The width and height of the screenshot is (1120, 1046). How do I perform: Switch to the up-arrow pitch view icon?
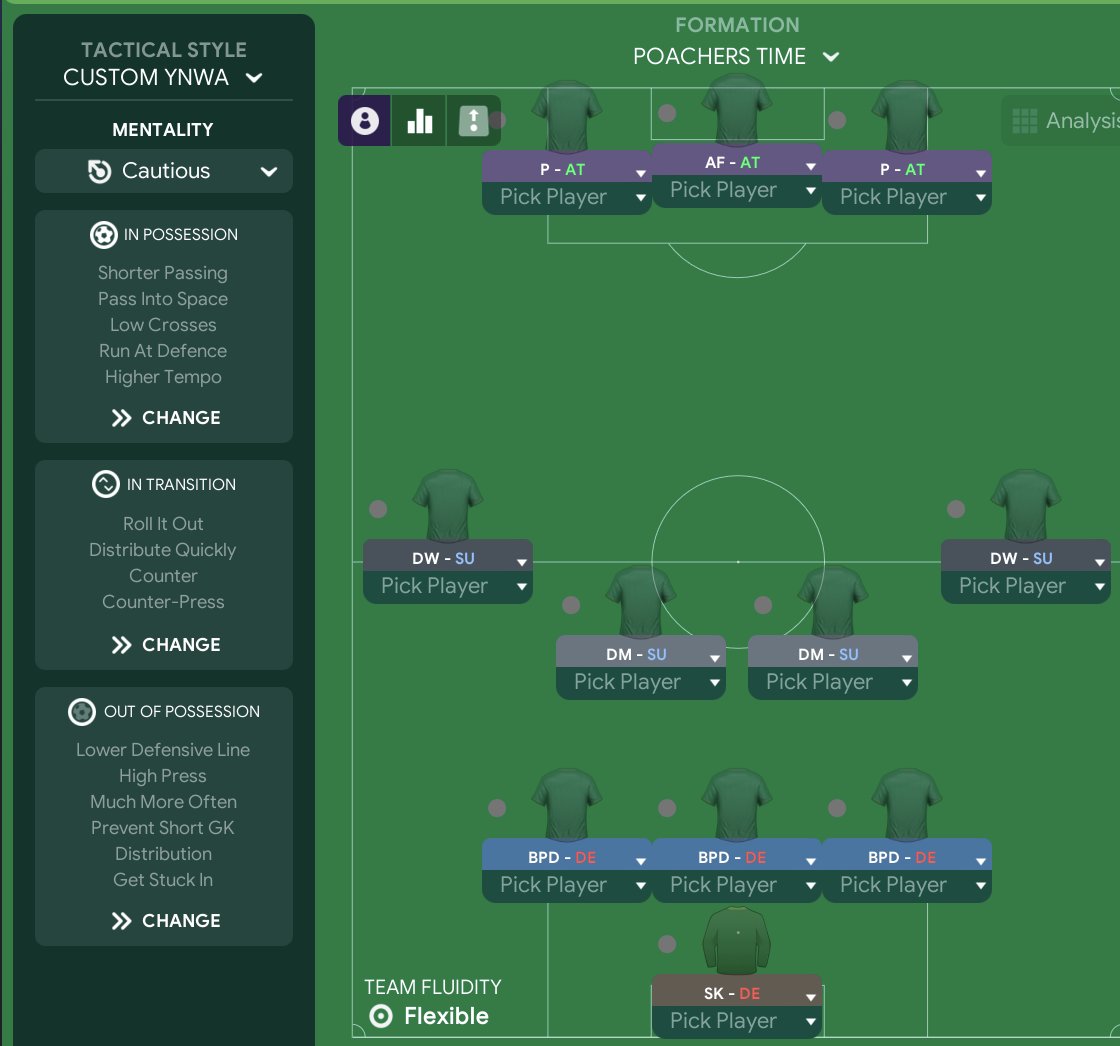pos(472,121)
